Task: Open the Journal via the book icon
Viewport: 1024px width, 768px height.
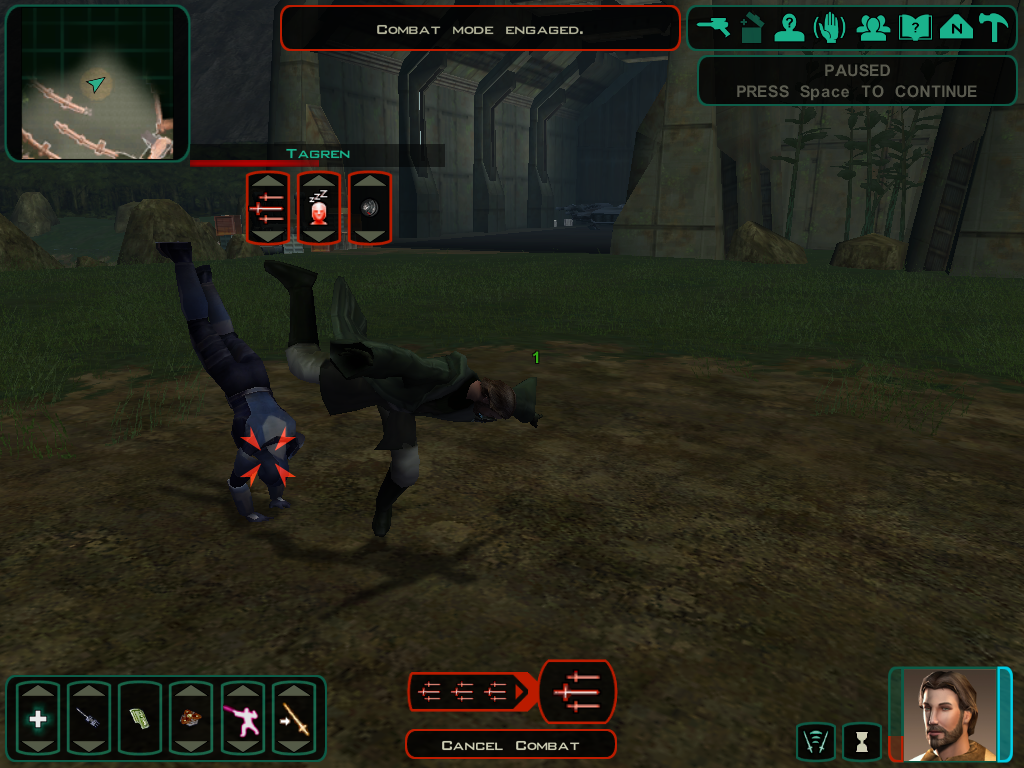Action: (915, 28)
